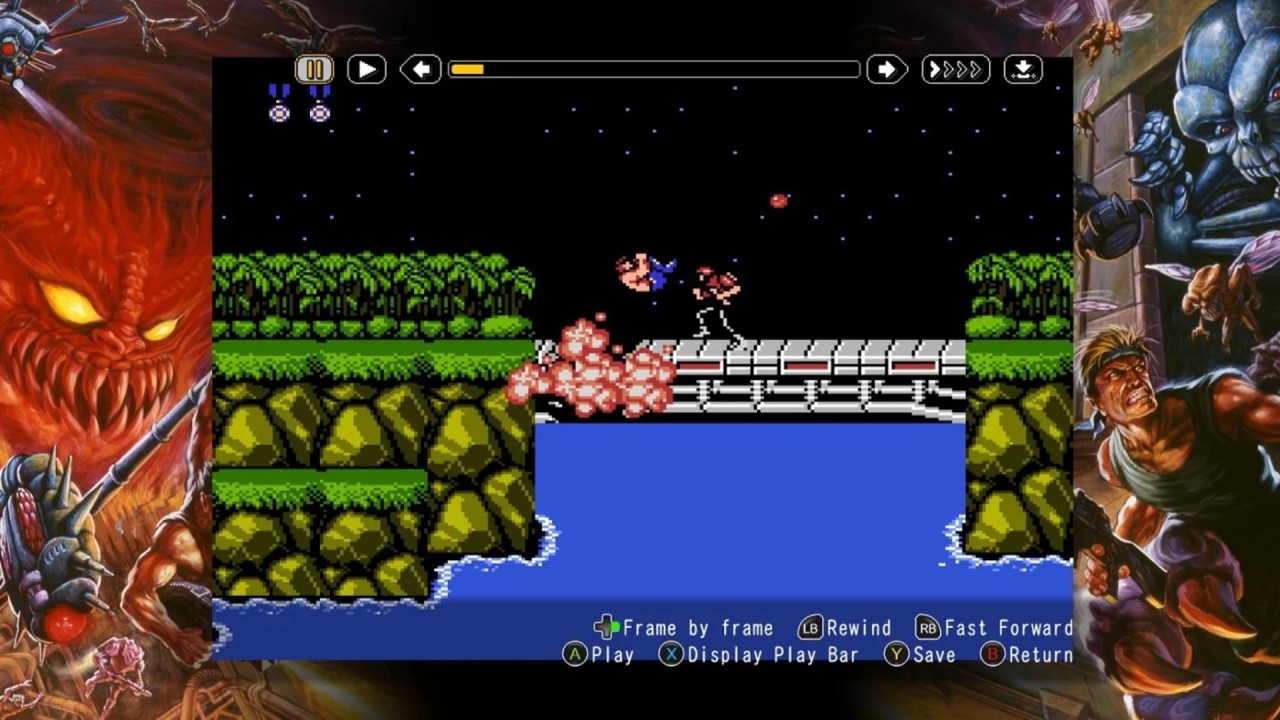Save the replay with the download icon
The width and height of the screenshot is (1280, 720).
1023,69
